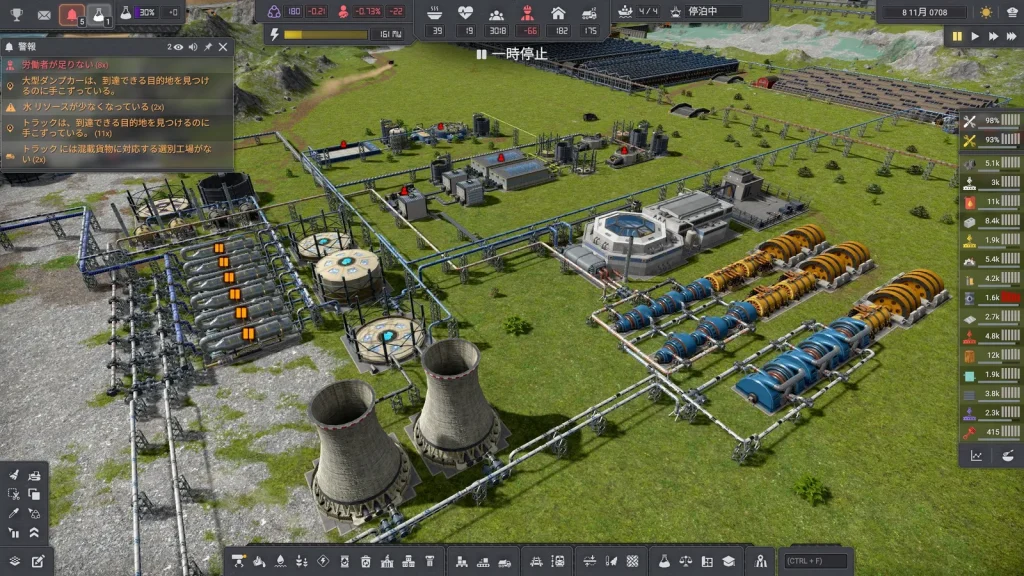Image resolution: width=1024 pixels, height=576 pixels.
Task: Open the messages envelope icon
Action: point(44,14)
